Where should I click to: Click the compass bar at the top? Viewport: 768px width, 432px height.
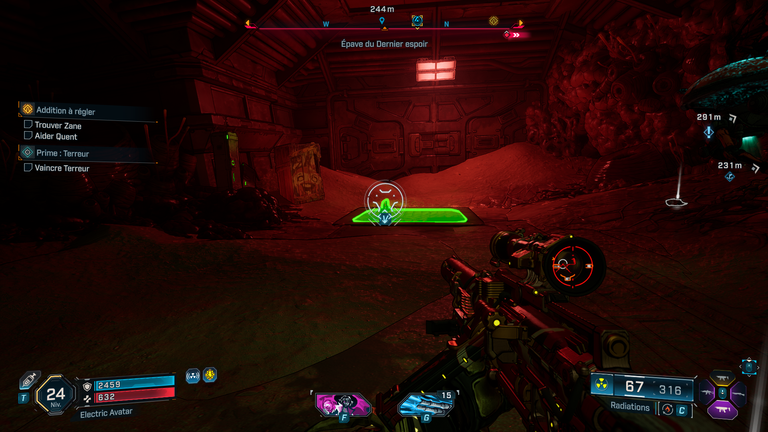click(x=383, y=28)
